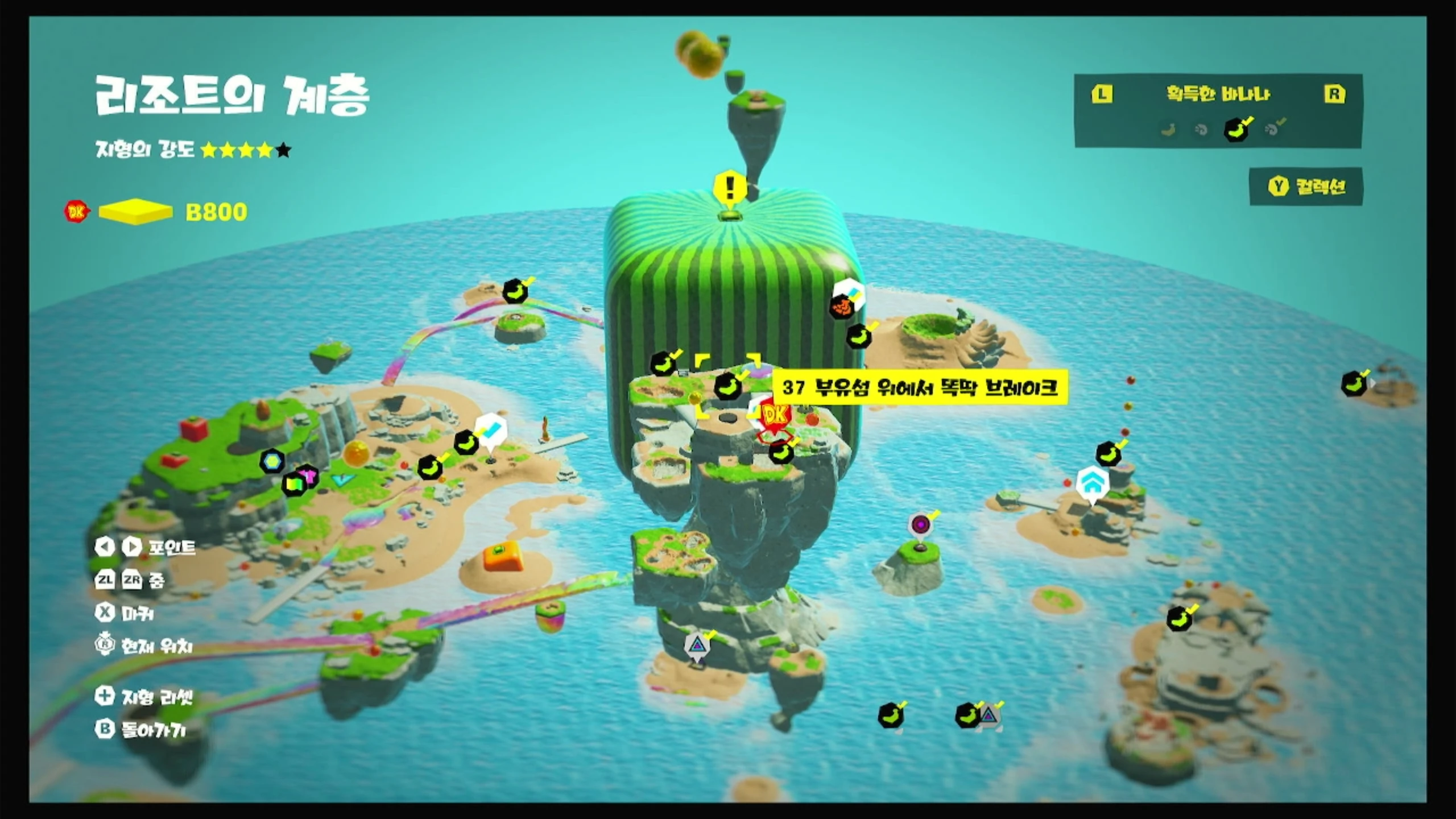Select the purple target challenge marker
The image size is (1456, 819).
point(920,525)
